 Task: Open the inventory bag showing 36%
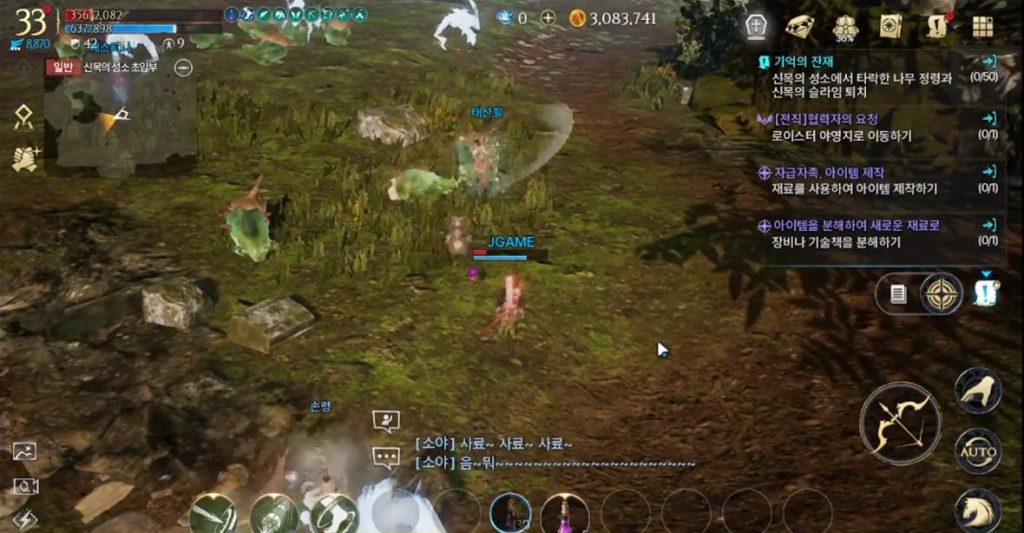pos(843,27)
